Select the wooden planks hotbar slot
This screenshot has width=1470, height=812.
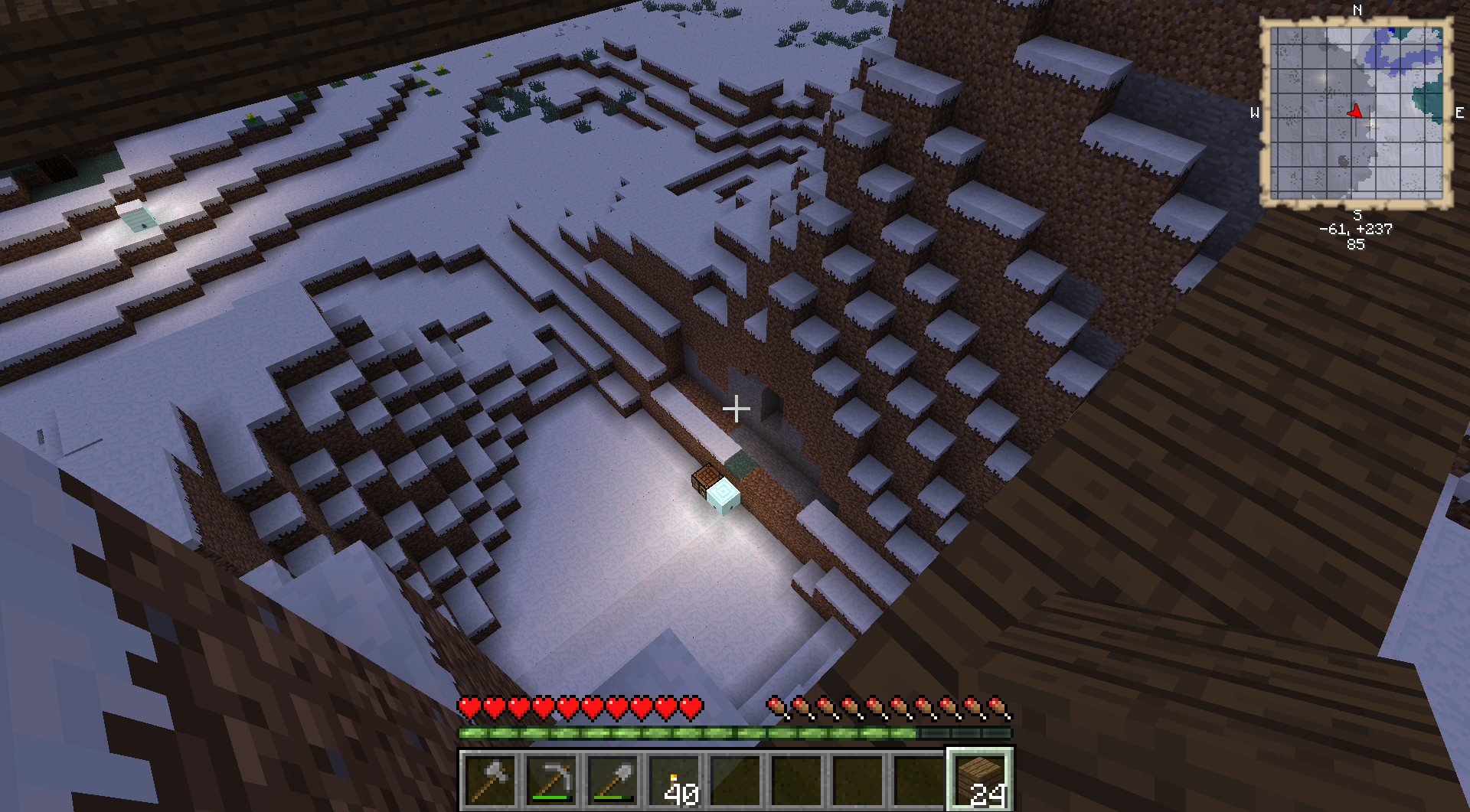pos(980,780)
